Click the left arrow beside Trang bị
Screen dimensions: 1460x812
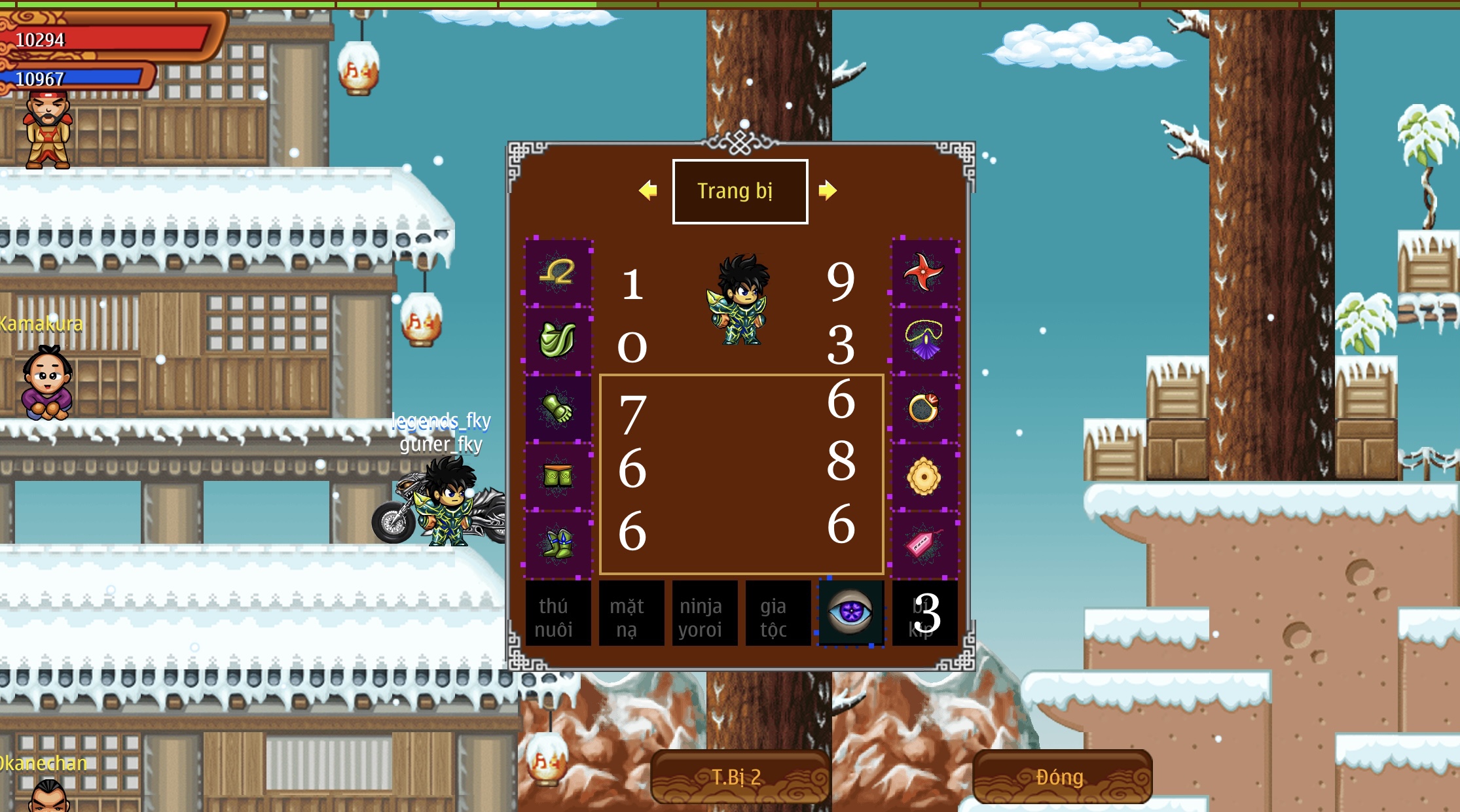[649, 190]
